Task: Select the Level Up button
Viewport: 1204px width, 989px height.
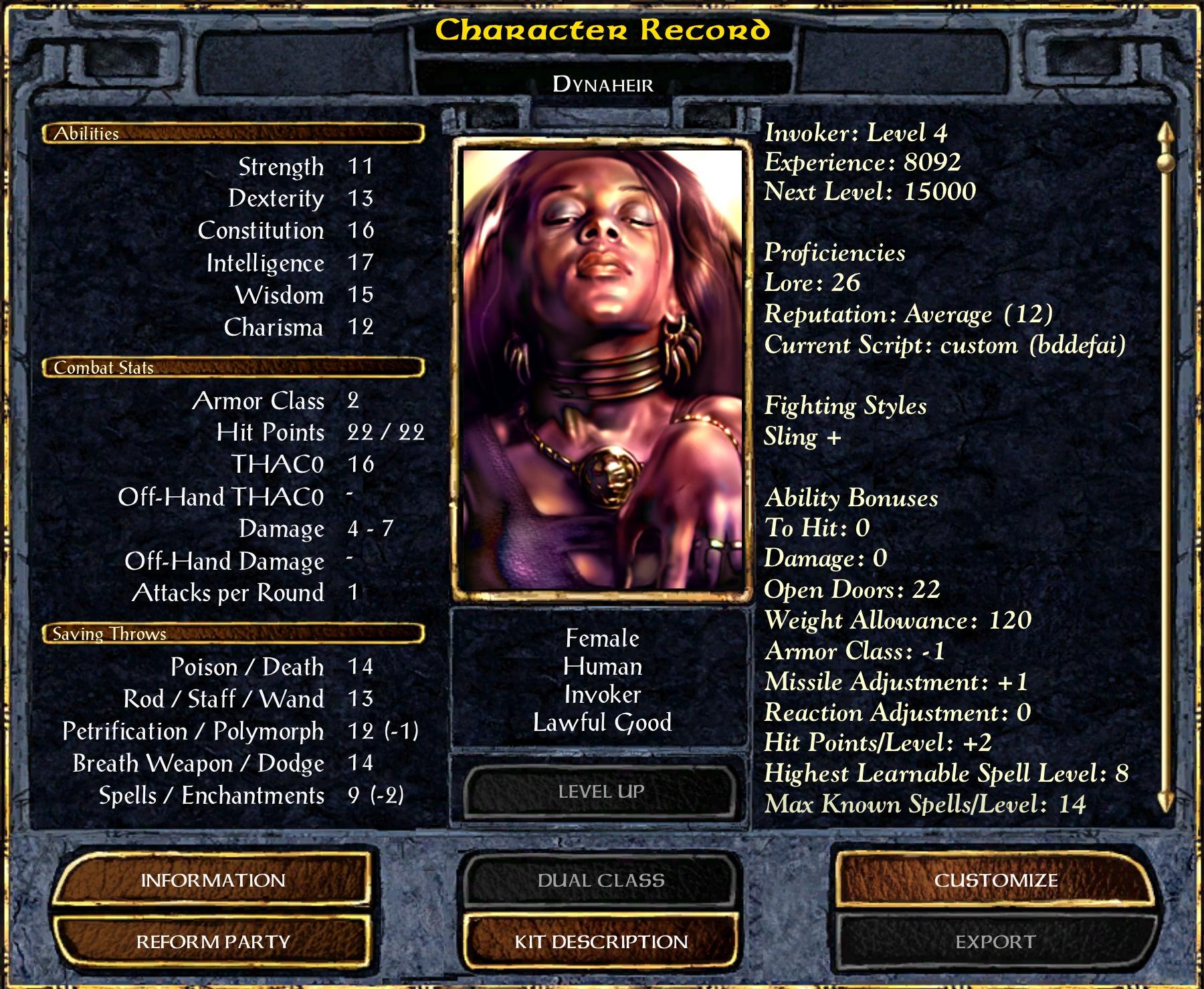Action: click(601, 792)
